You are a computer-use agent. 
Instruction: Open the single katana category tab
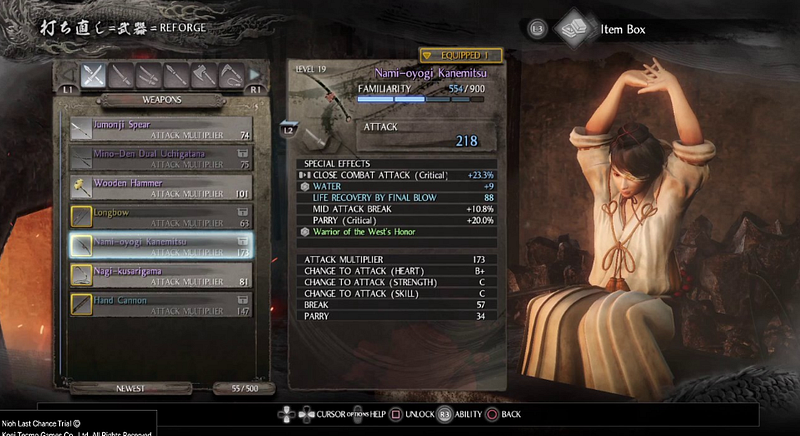[x=121, y=74]
